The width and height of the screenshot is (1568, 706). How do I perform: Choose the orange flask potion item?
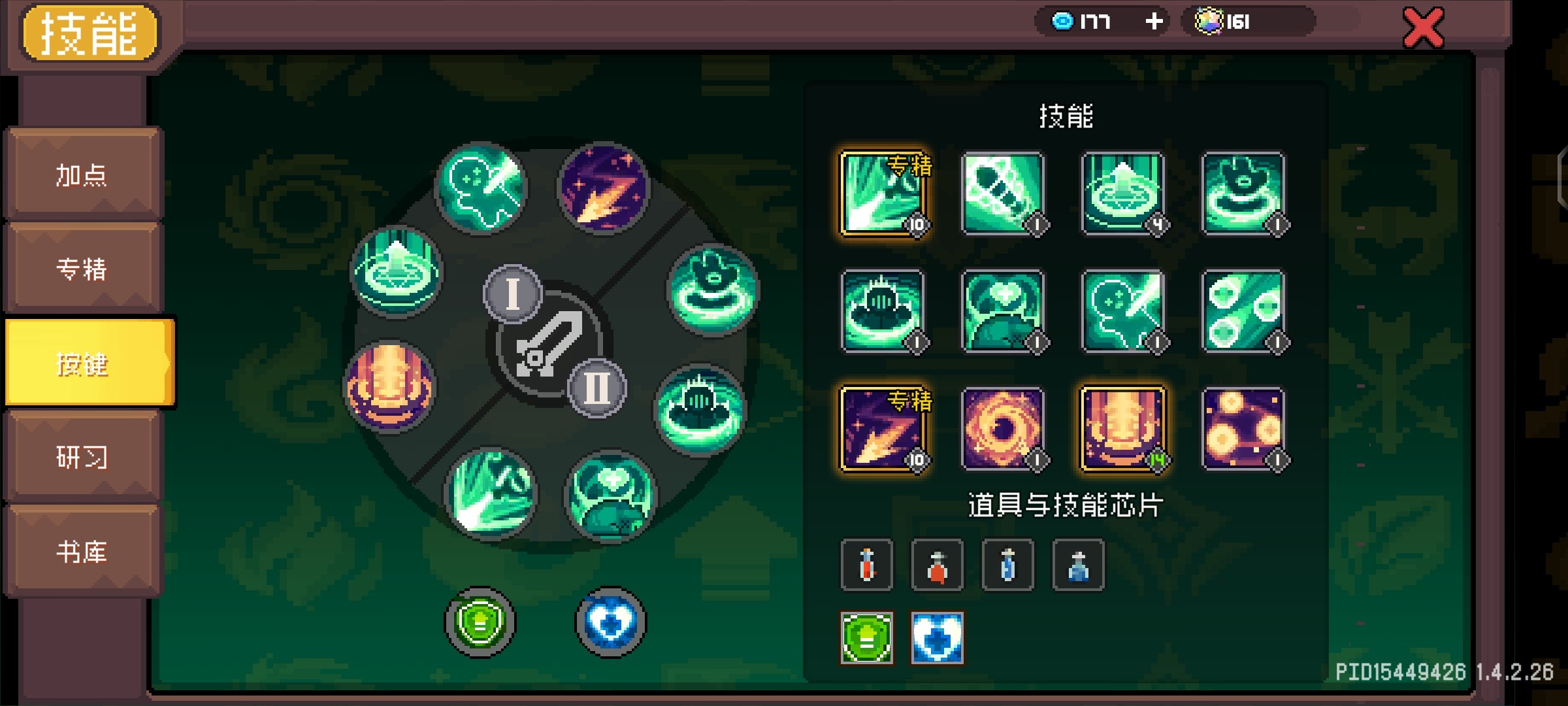click(x=937, y=565)
